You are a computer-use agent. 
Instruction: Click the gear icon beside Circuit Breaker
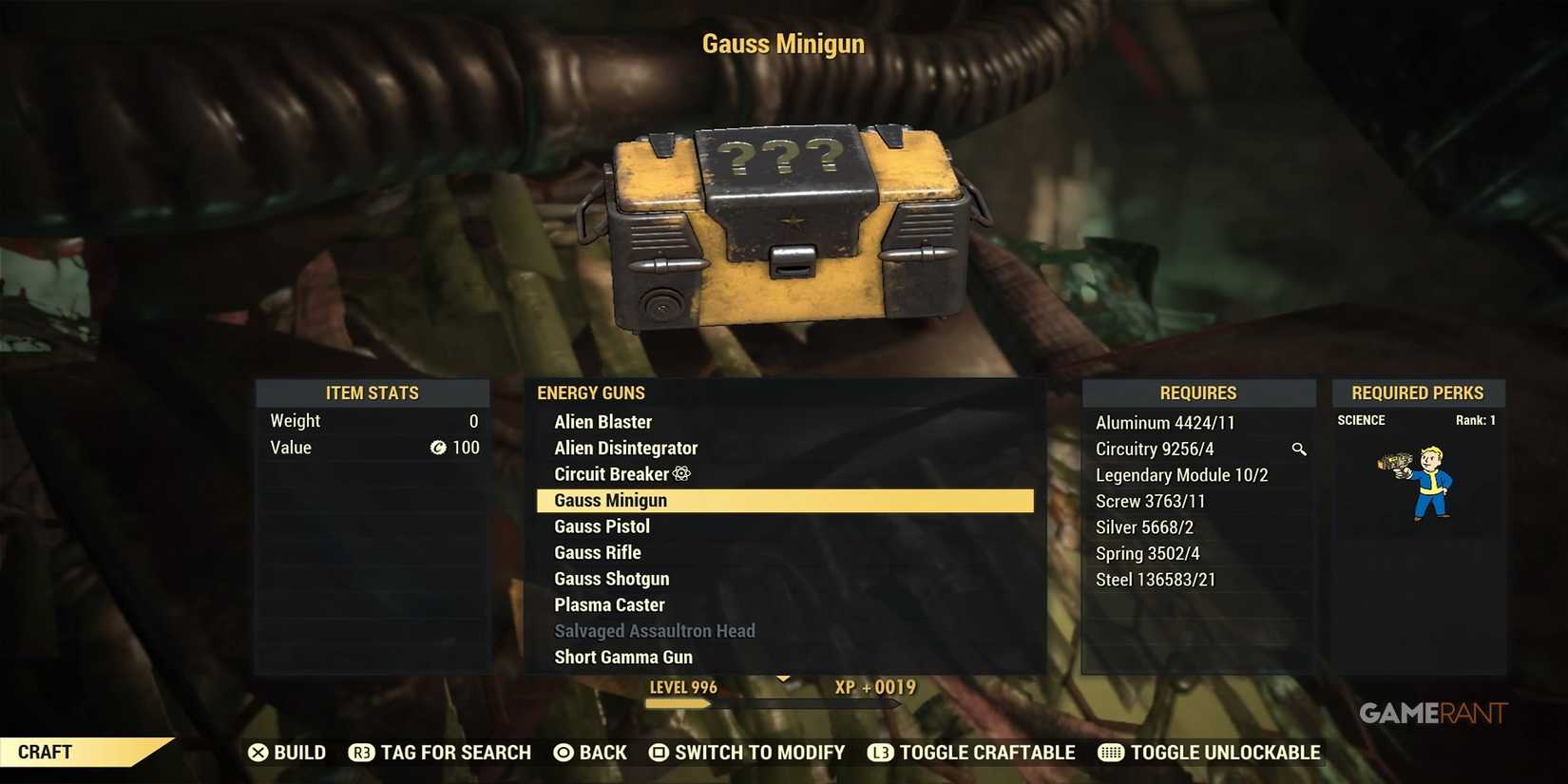click(x=683, y=473)
